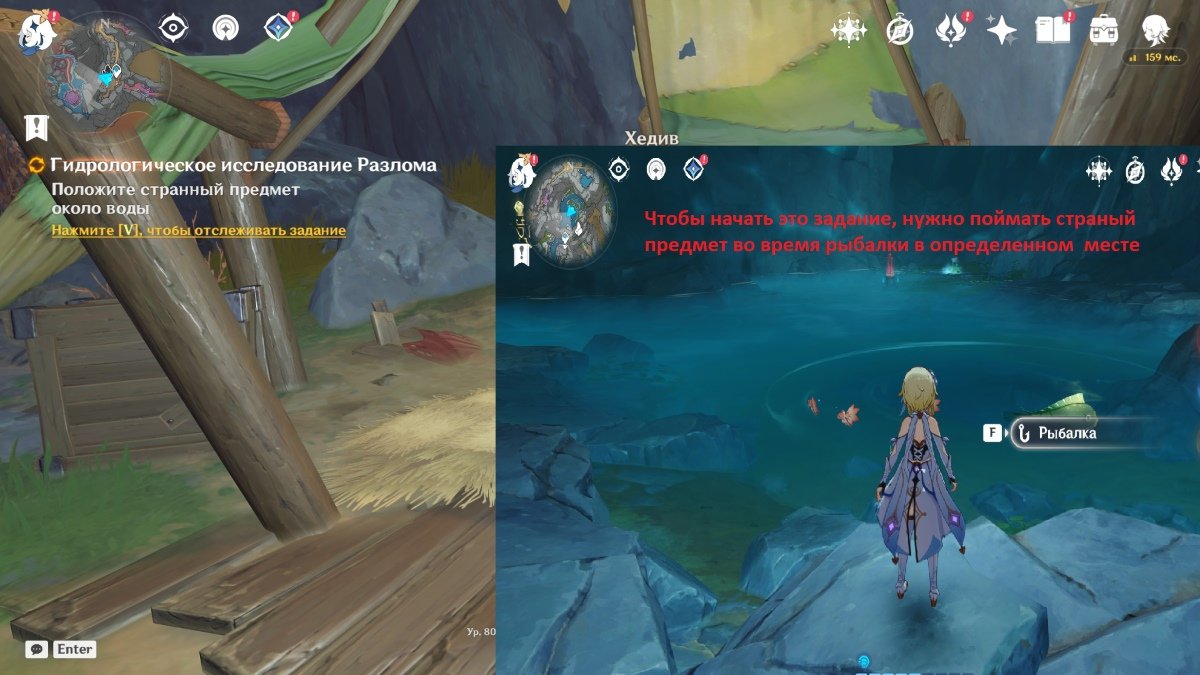Open the Adventurer Handbook book icon
The width and height of the screenshot is (1200, 675).
1053,31
